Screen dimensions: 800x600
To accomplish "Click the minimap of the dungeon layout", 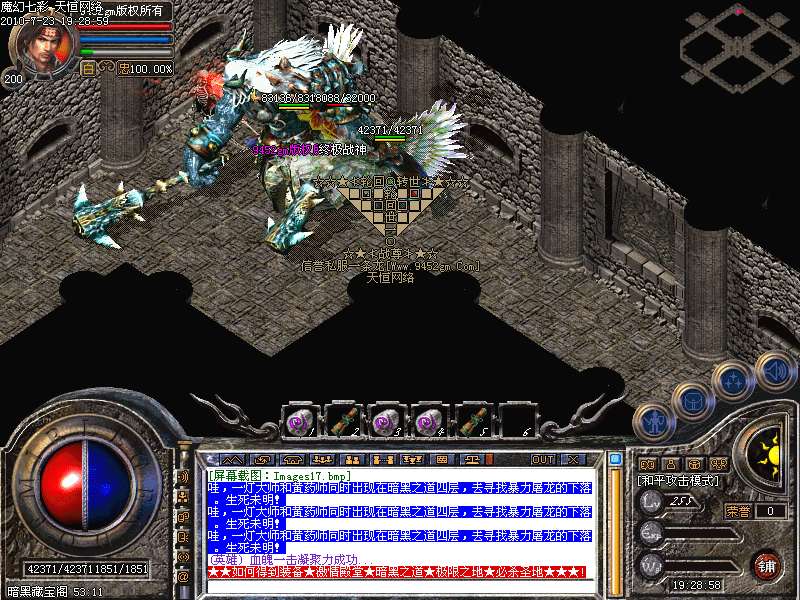I will coord(737,45).
